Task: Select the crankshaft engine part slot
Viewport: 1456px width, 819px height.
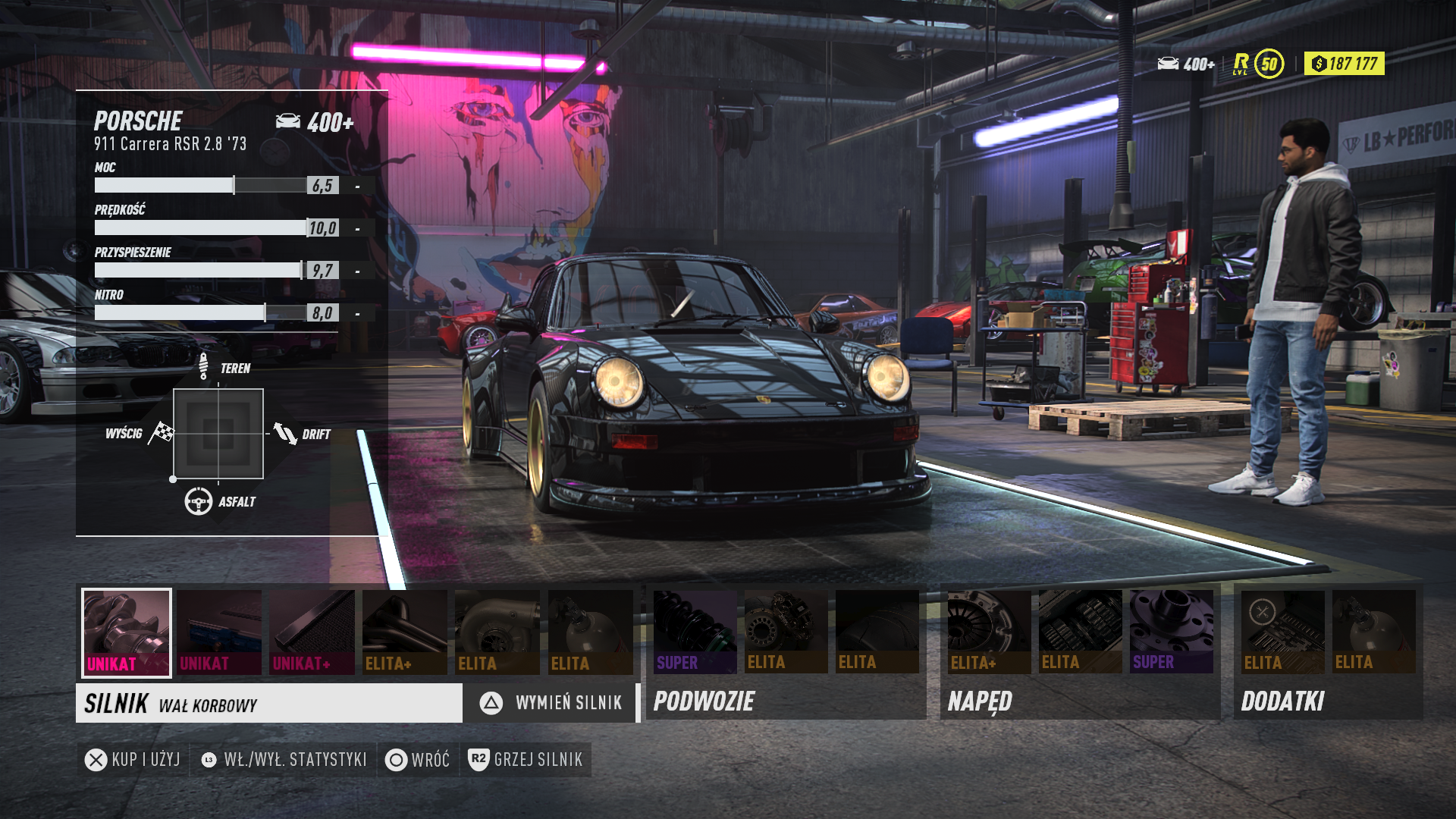Action: tap(127, 632)
